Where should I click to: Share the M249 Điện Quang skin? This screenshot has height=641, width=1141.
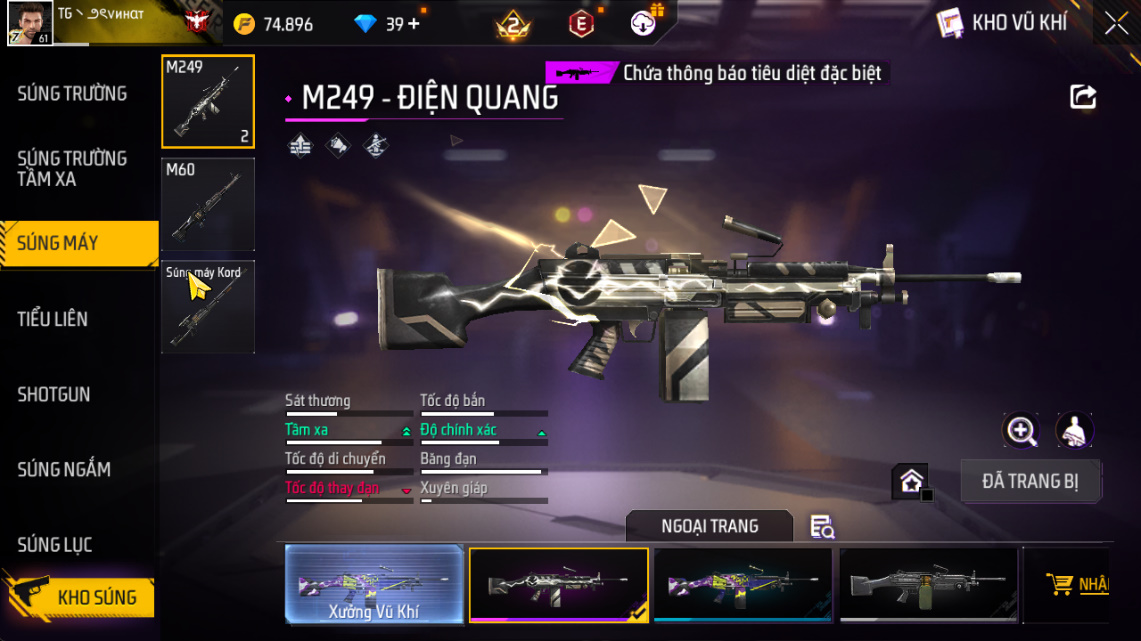click(1083, 97)
